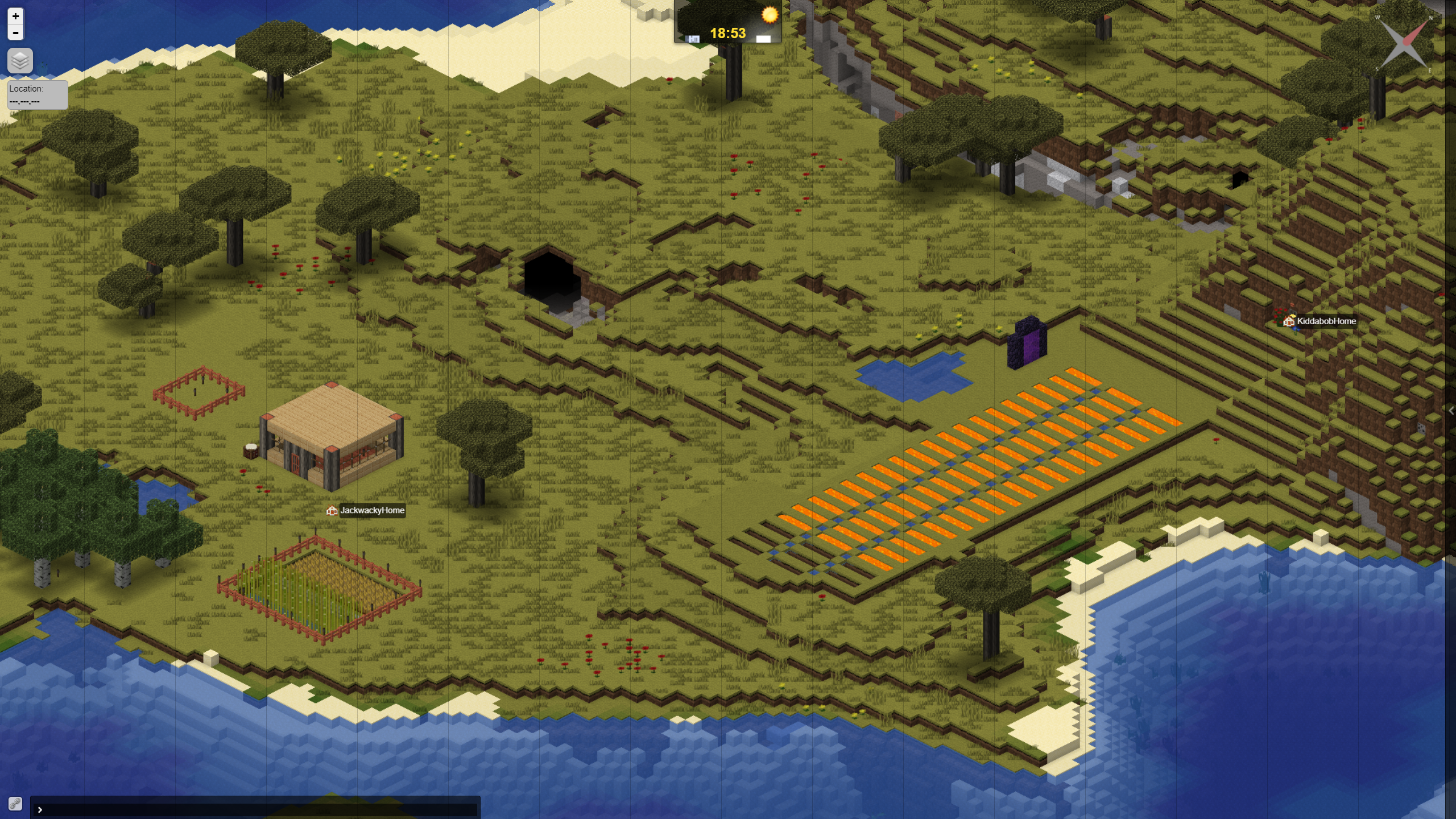
Task: Zoom out with the minus button
Action: pyautogui.click(x=15, y=33)
